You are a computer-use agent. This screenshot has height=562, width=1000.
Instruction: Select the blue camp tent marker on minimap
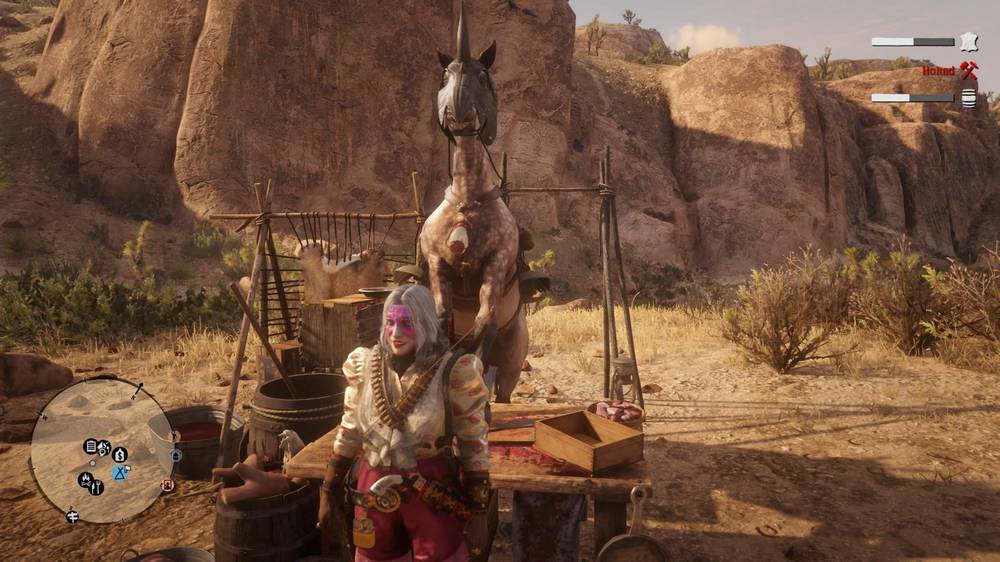121,471
